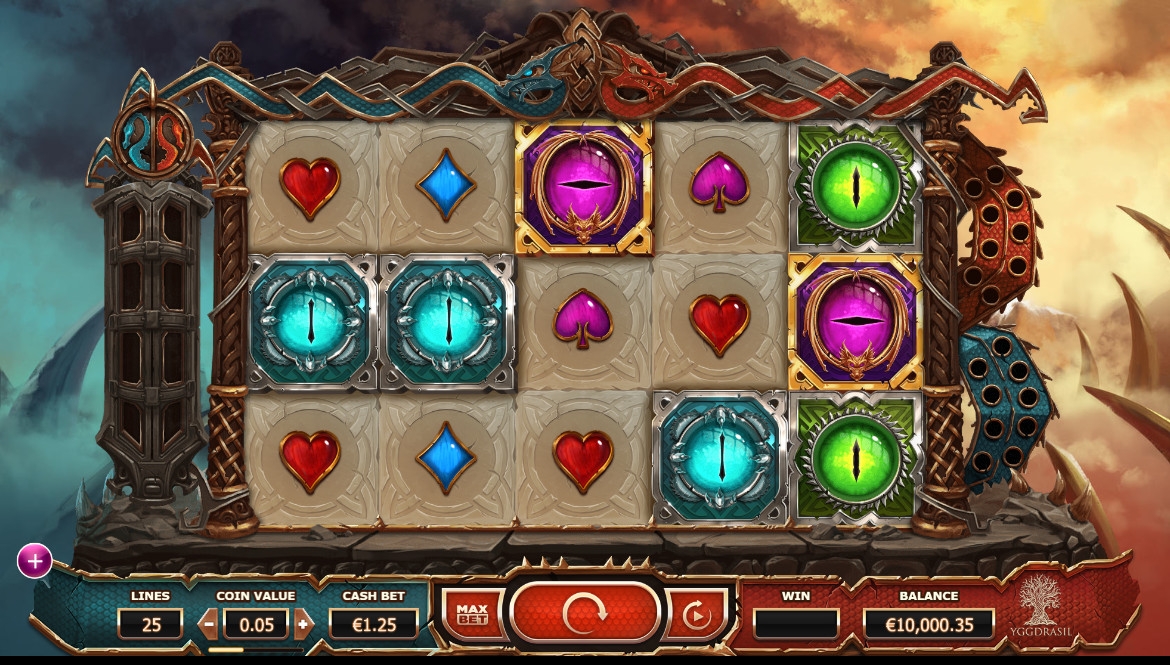Open the purple plus menu

[x=34, y=561]
